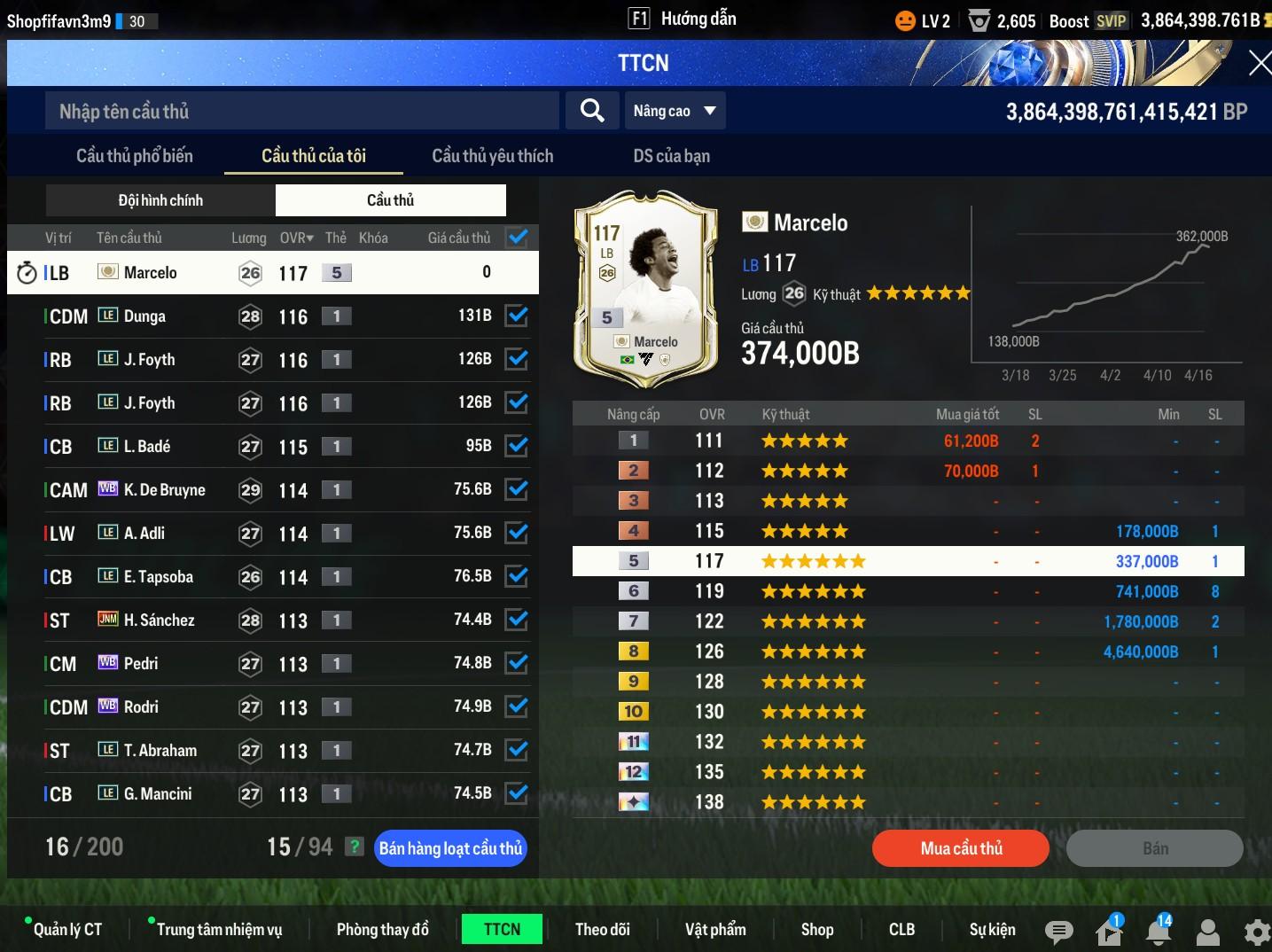
Task: Click the magnifying glass search button
Action: [592, 111]
